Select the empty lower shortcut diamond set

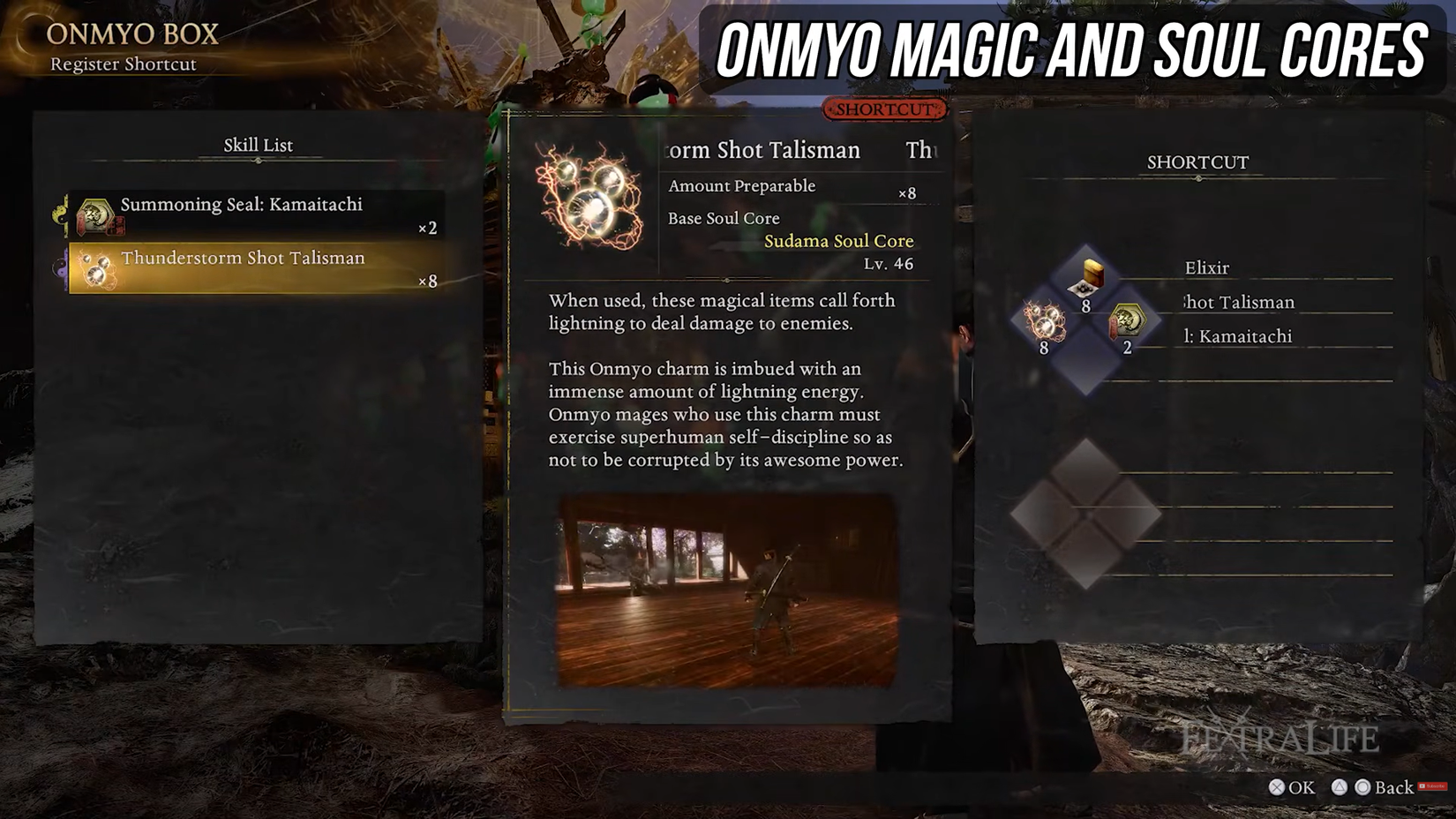pos(1085,514)
